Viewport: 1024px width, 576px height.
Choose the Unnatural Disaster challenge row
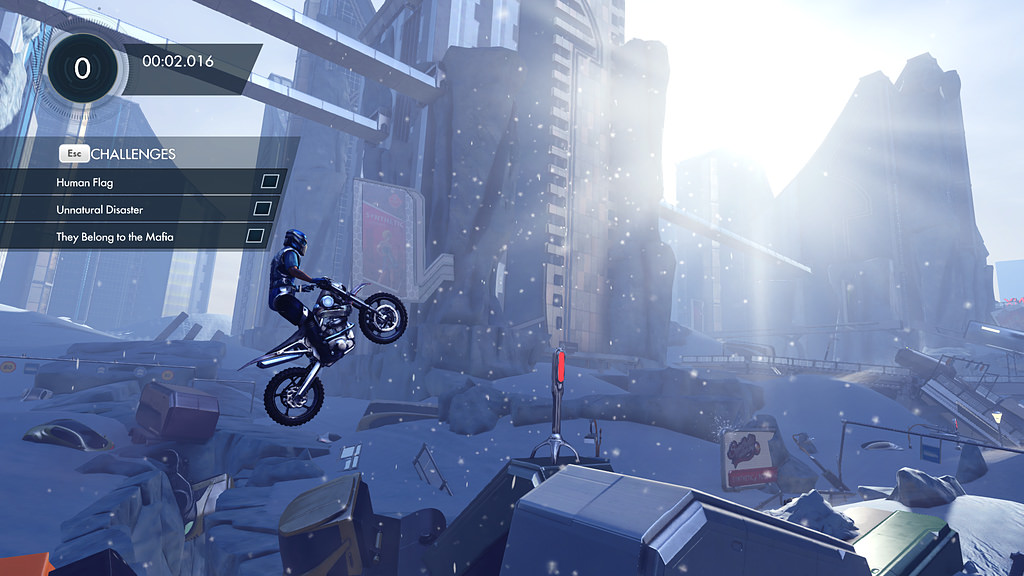[100, 210]
